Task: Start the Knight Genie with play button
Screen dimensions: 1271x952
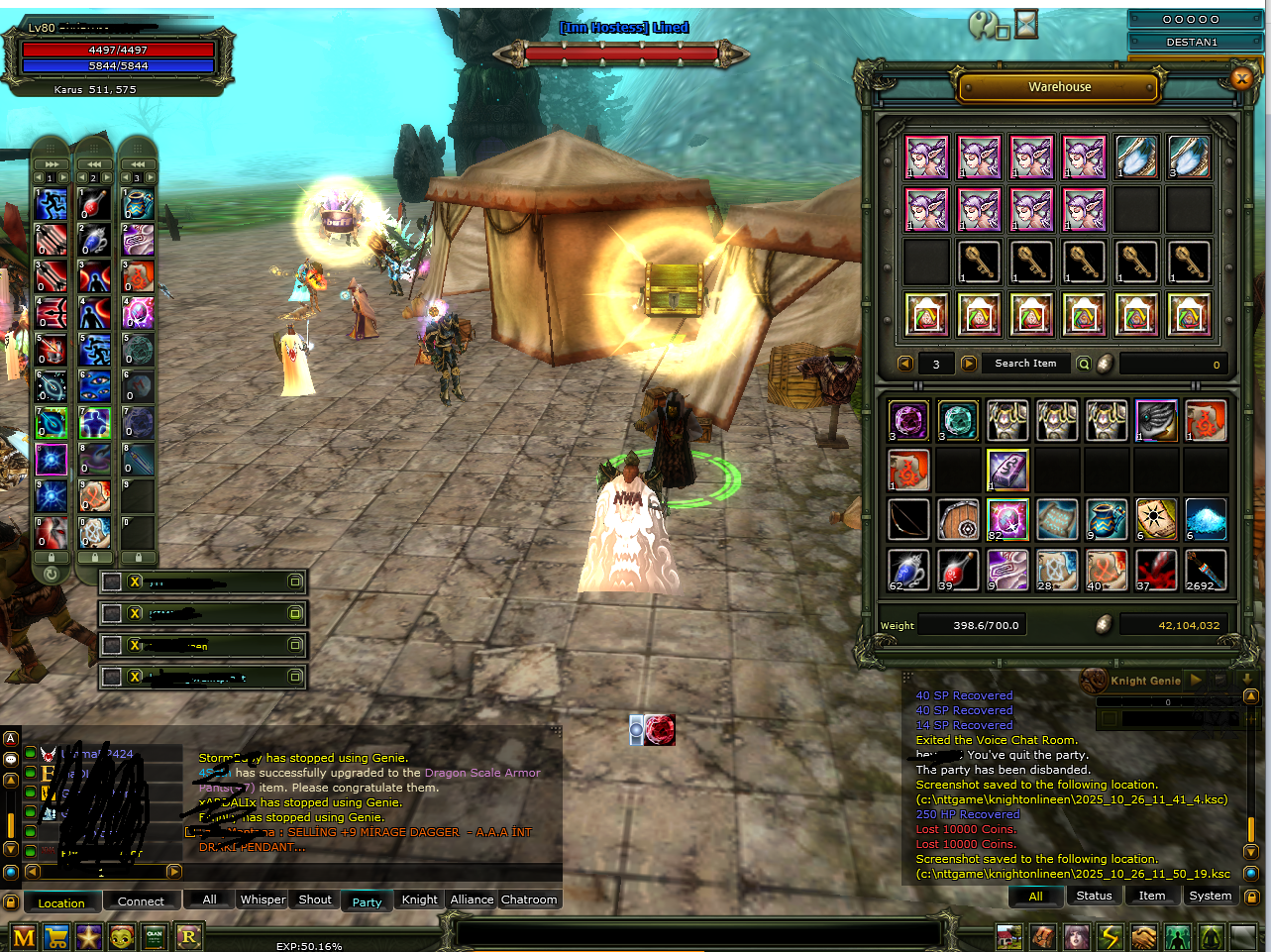Action: pyautogui.click(x=1196, y=681)
